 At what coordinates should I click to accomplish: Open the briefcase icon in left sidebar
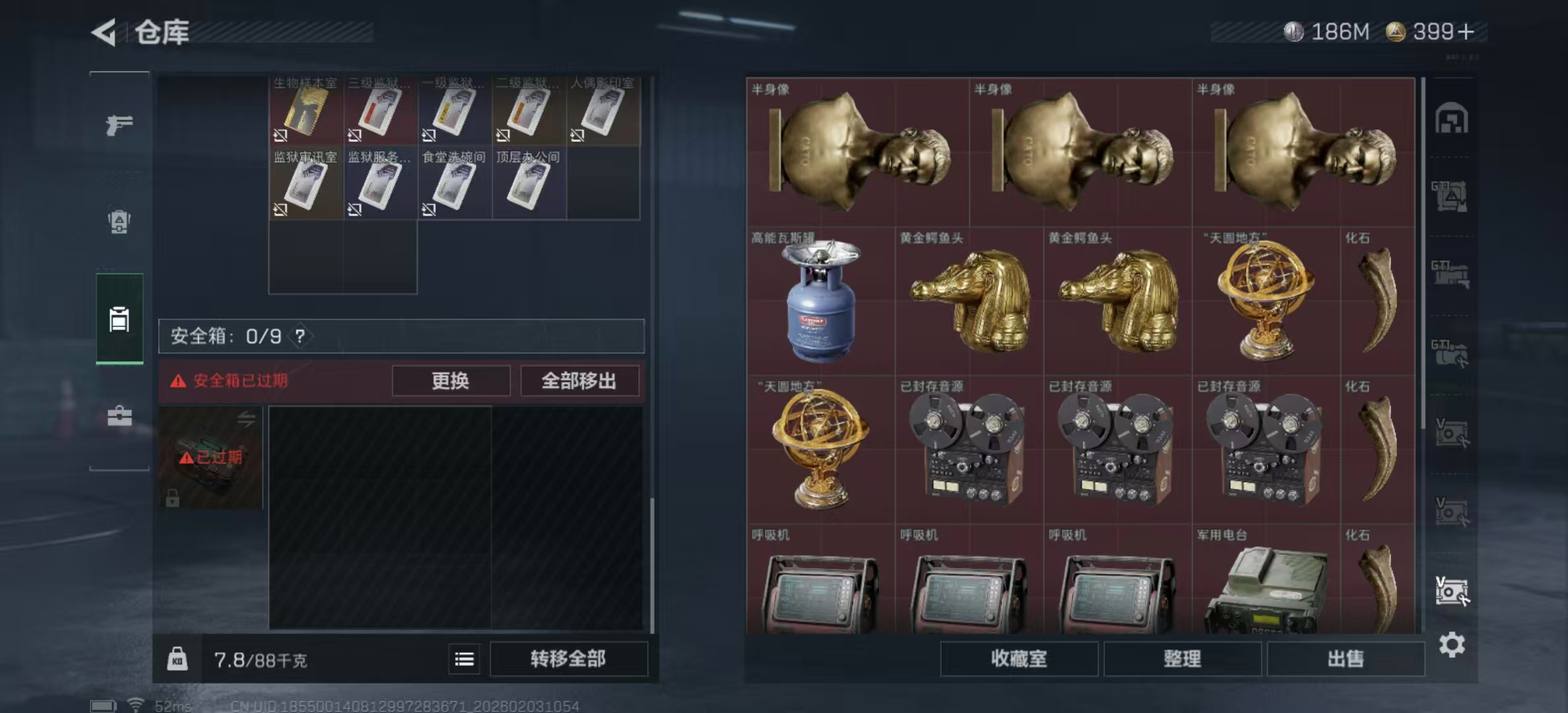click(x=119, y=417)
